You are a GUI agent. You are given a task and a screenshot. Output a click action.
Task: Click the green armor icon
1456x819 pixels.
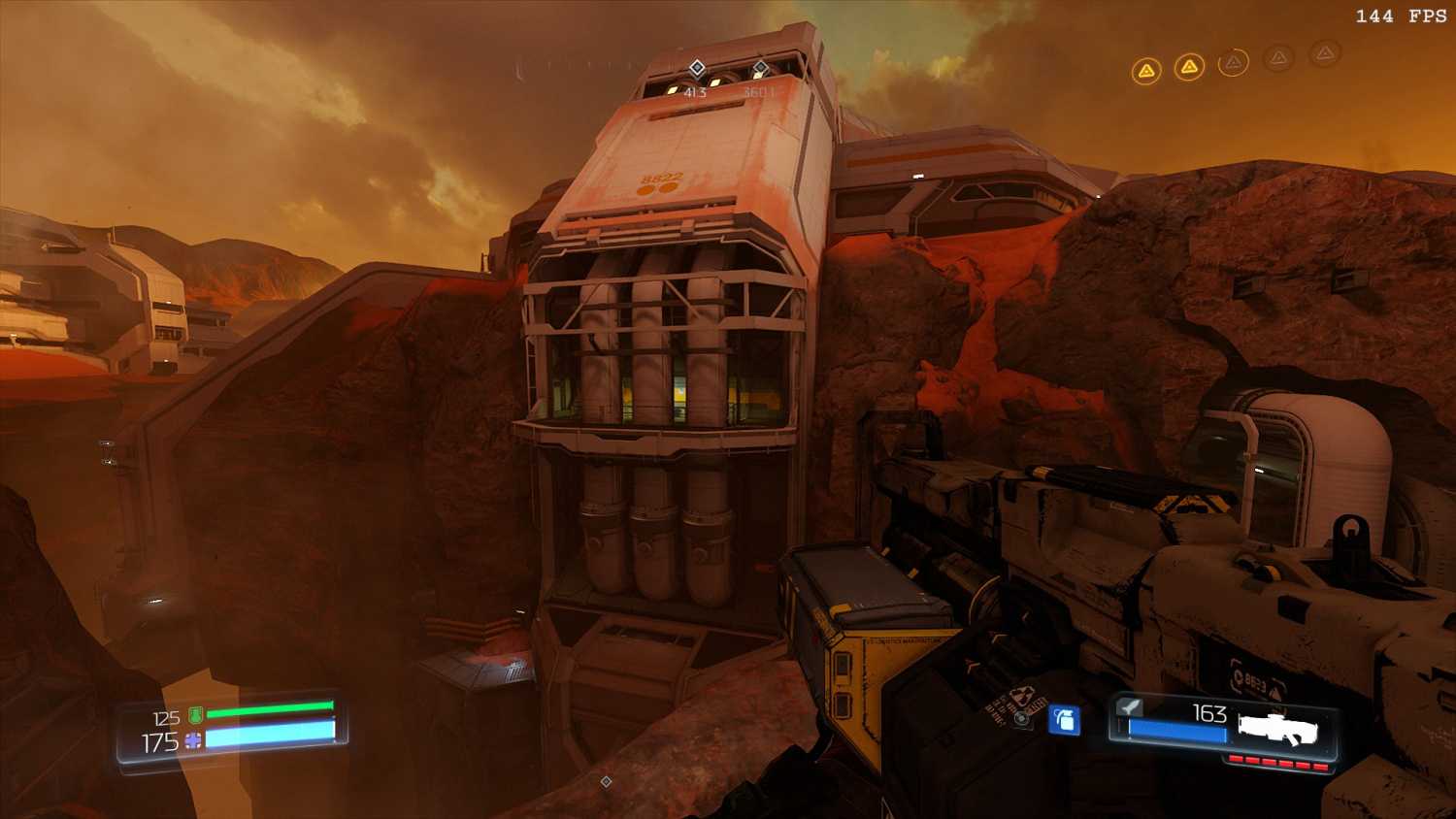(x=196, y=716)
